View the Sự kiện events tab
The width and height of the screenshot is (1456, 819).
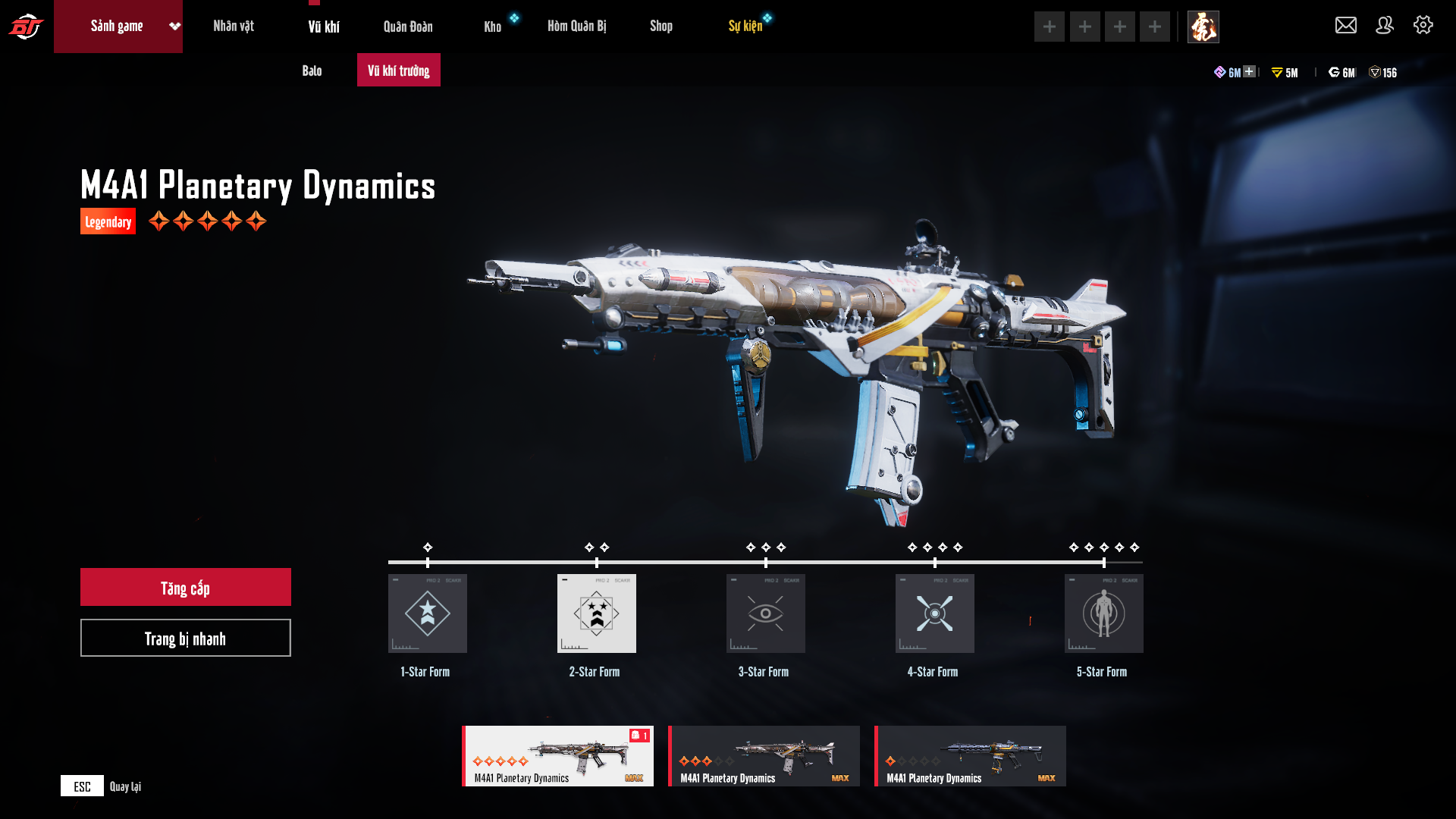(x=745, y=27)
